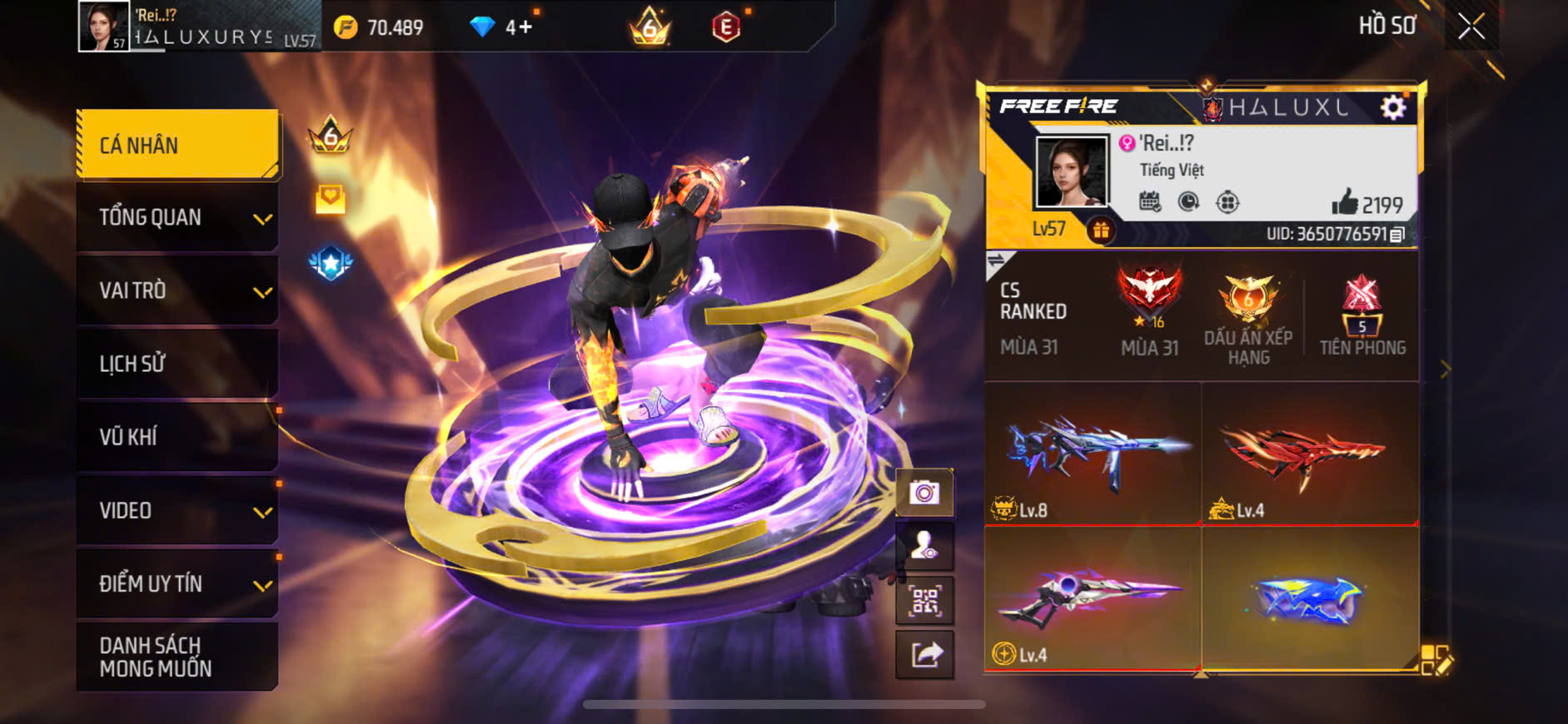Image resolution: width=1568 pixels, height=724 pixels.
Task: Open the gift box icon on profile
Action: point(1101,231)
